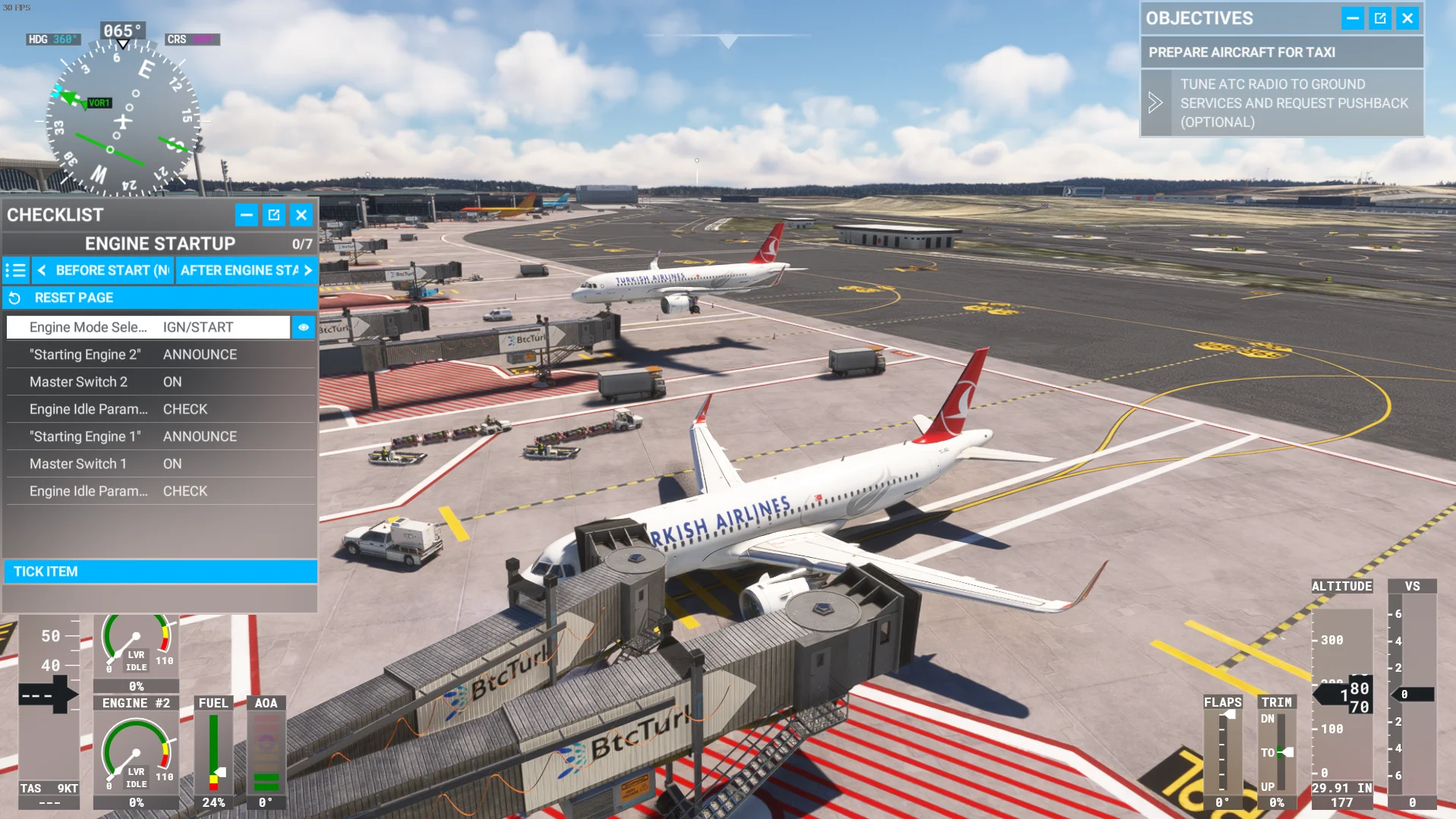Open the checklist pages list icon
The width and height of the screenshot is (1456, 819).
point(16,270)
